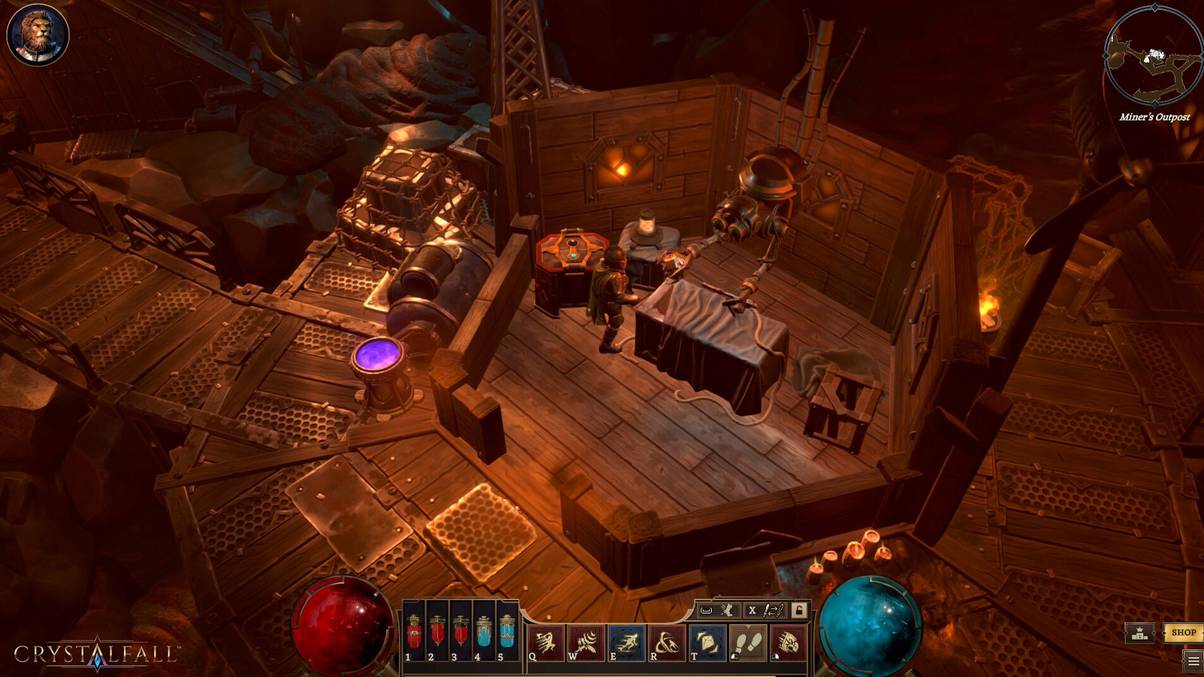The width and height of the screenshot is (1204, 677).
Task: Toggle the padlock on the skill bar
Action: pyautogui.click(x=798, y=609)
